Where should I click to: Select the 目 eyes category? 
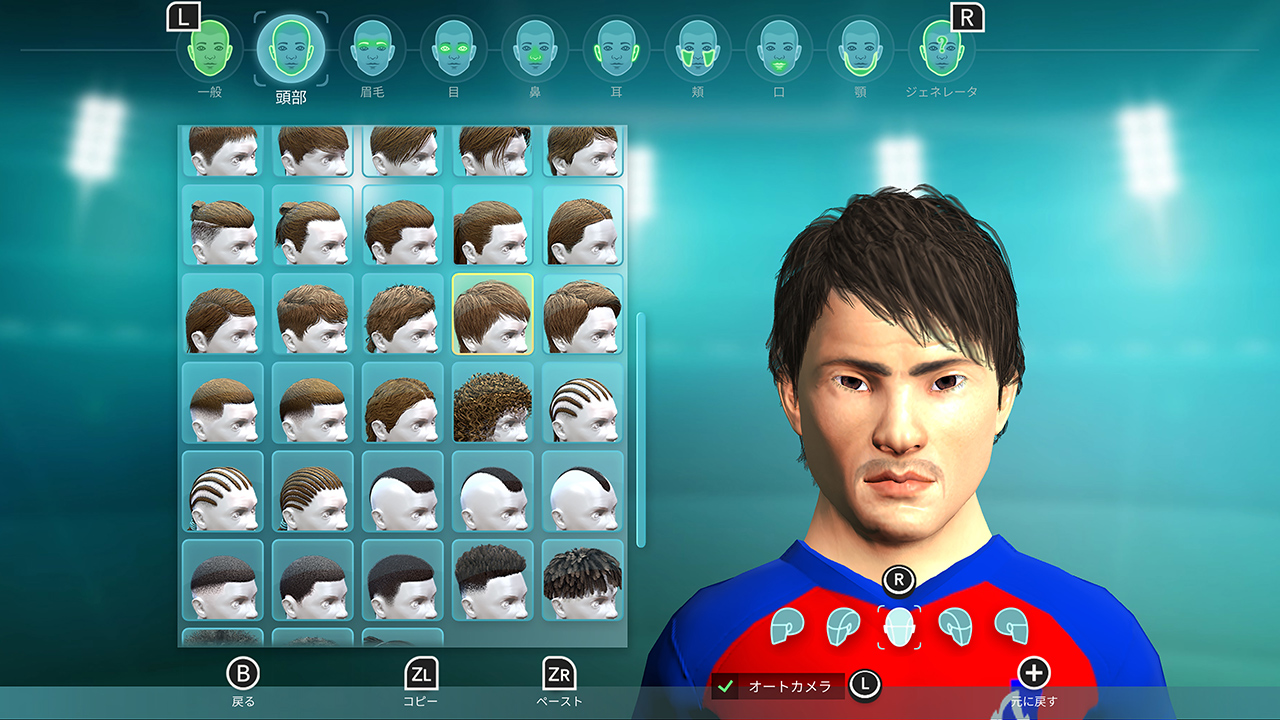click(x=453, y=50)
